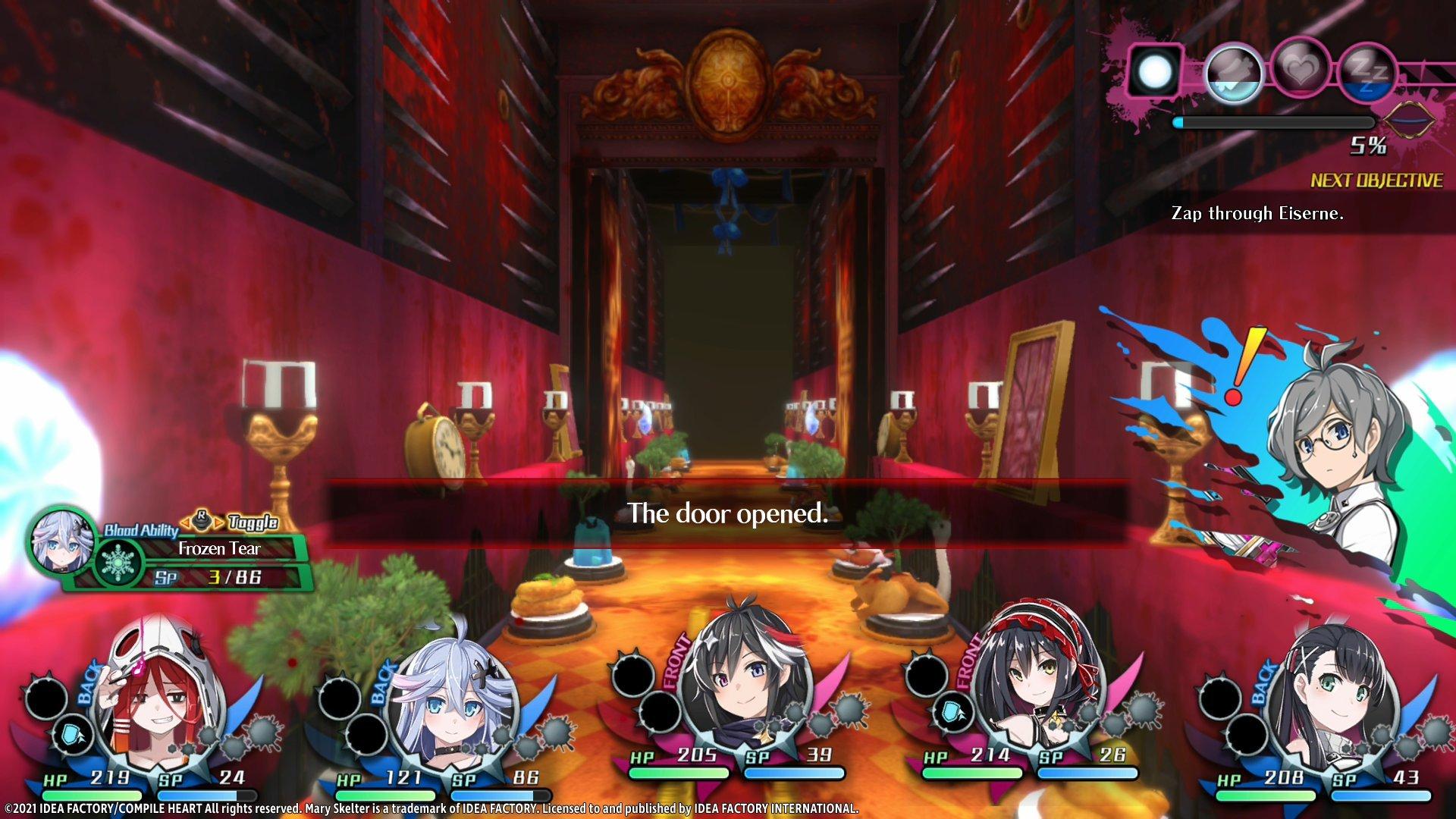Click the puzzle-piece corruption gauge orb
The width and height of the screenshot is (1456, 819).
[1235, 72]
